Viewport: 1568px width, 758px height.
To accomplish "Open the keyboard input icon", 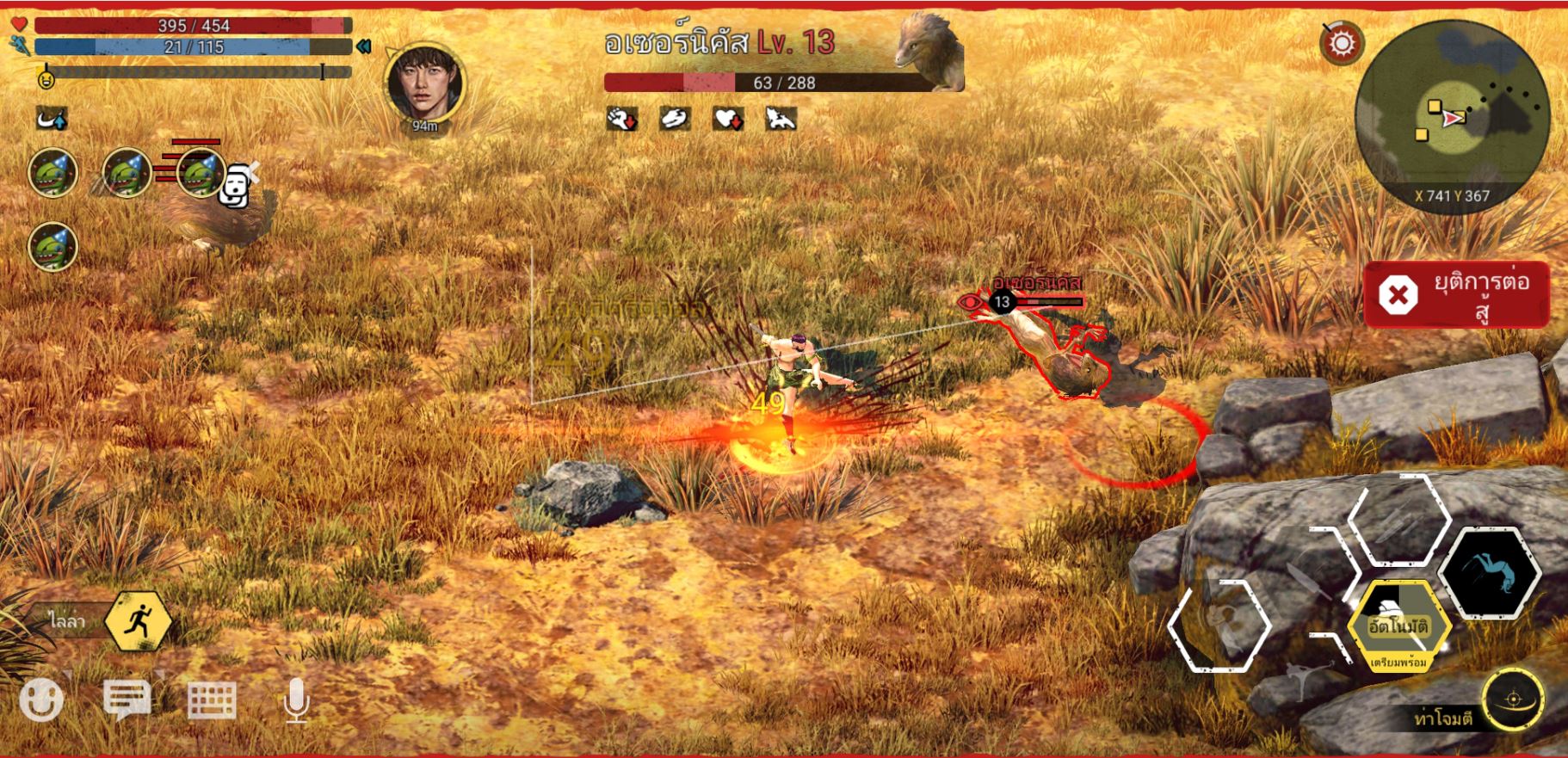I will [x=212, y=699].
